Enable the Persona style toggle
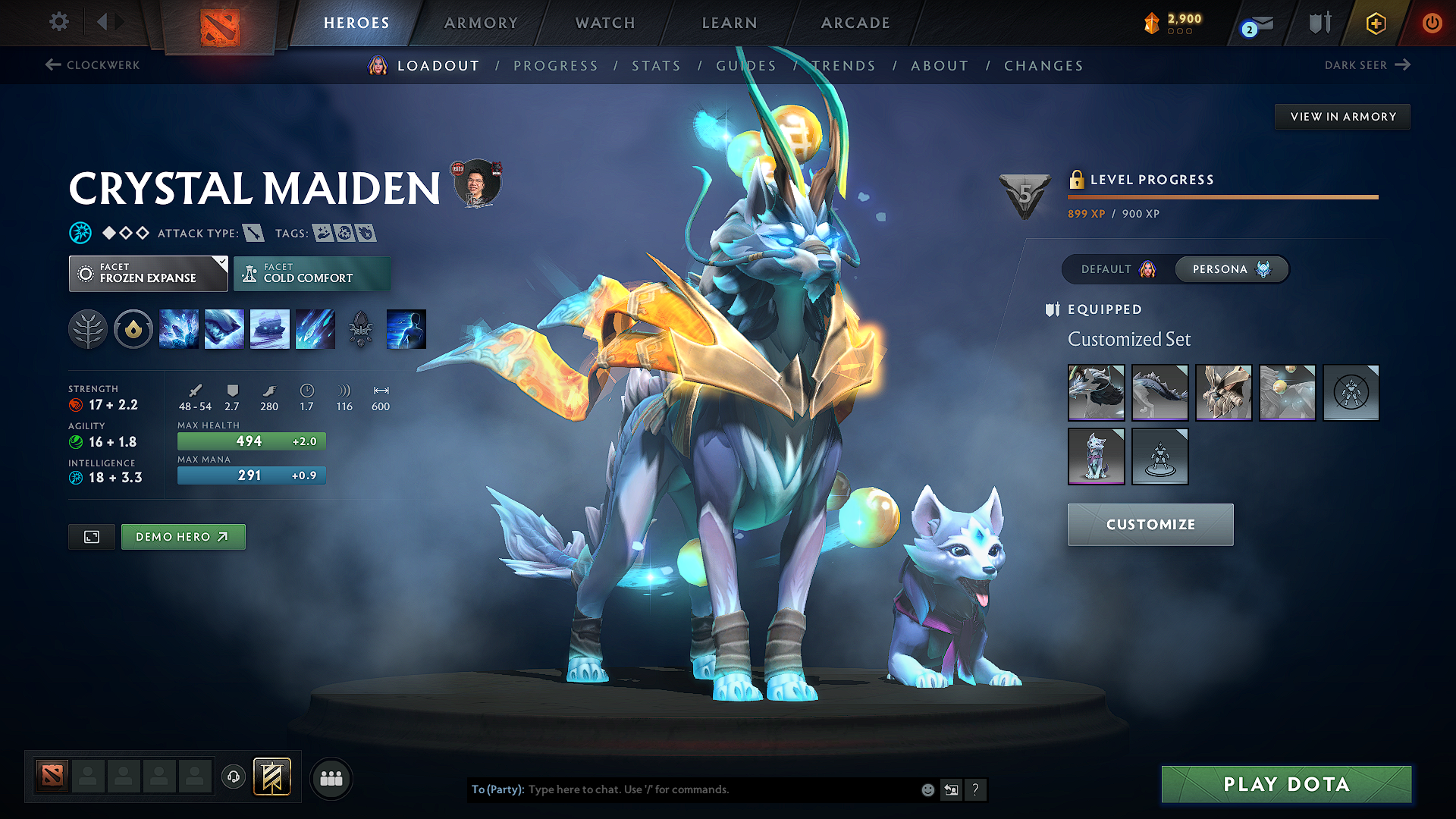The image size is (1456, 819). [x=1232, y=269]
